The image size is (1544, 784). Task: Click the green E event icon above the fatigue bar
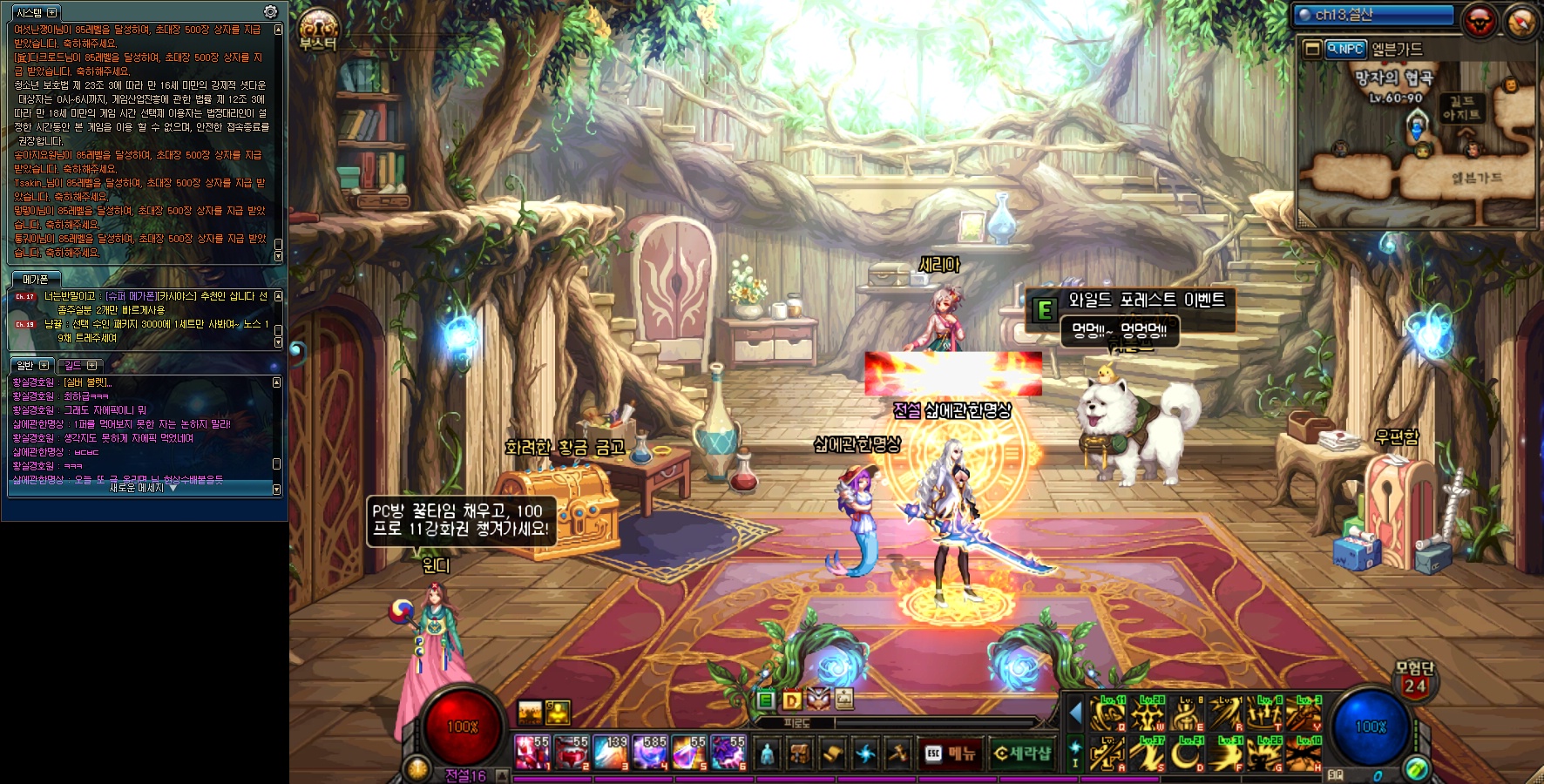pyautogui.click(x=765, y=700)
